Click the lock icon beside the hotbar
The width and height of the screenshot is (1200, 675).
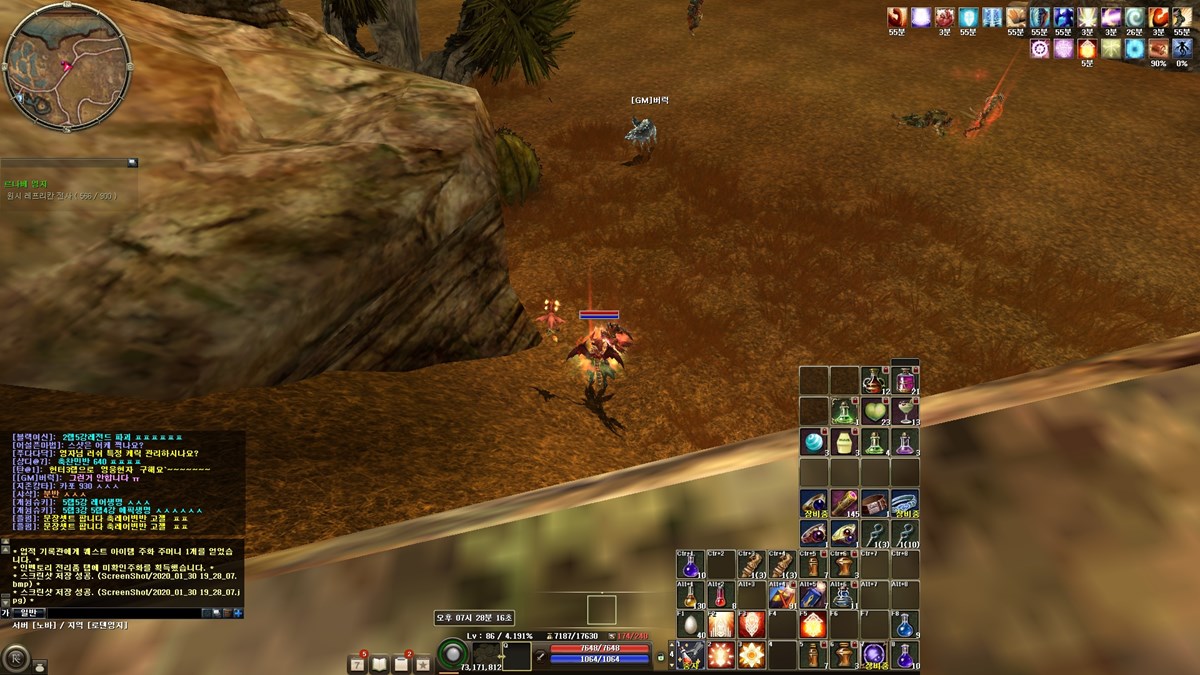coord(661,657)
